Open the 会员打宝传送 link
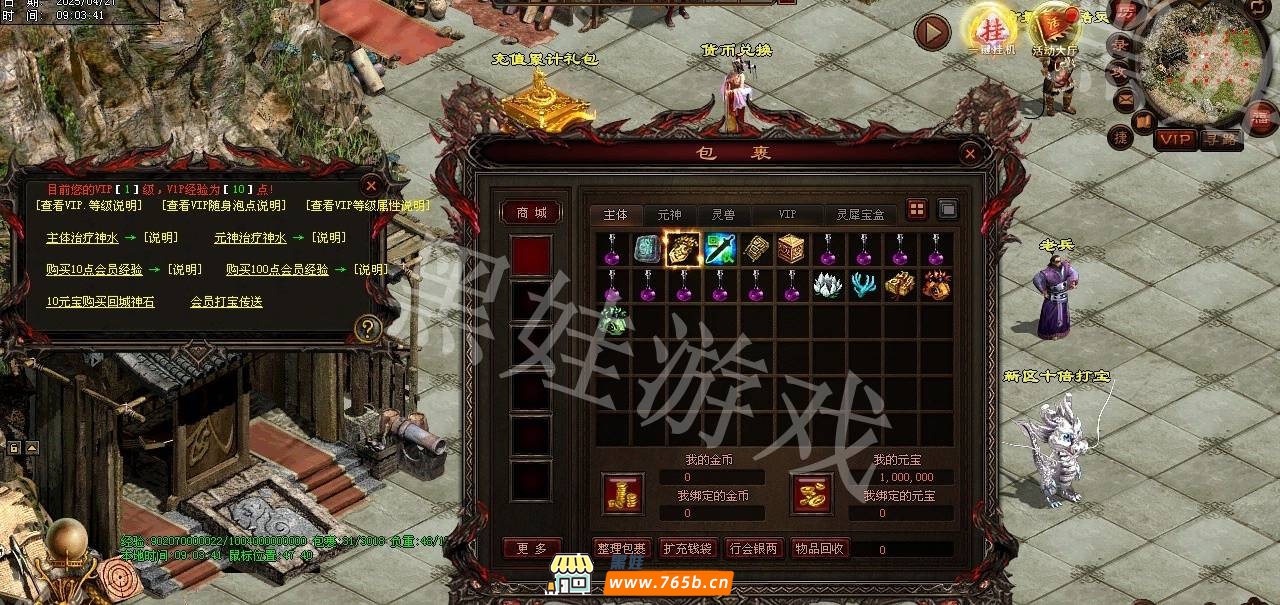Screen dimensions: 1280x605 click(226, 301)
